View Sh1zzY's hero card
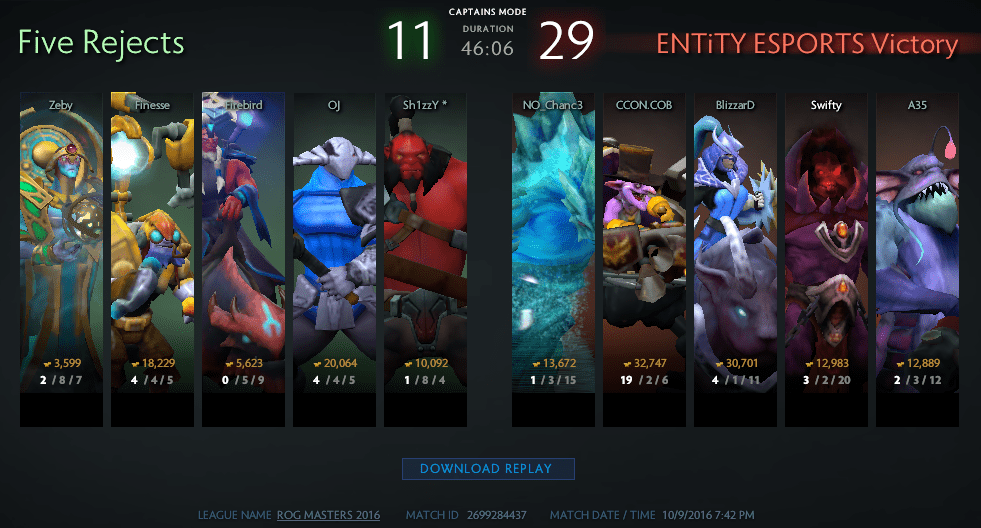 (425, 240)
